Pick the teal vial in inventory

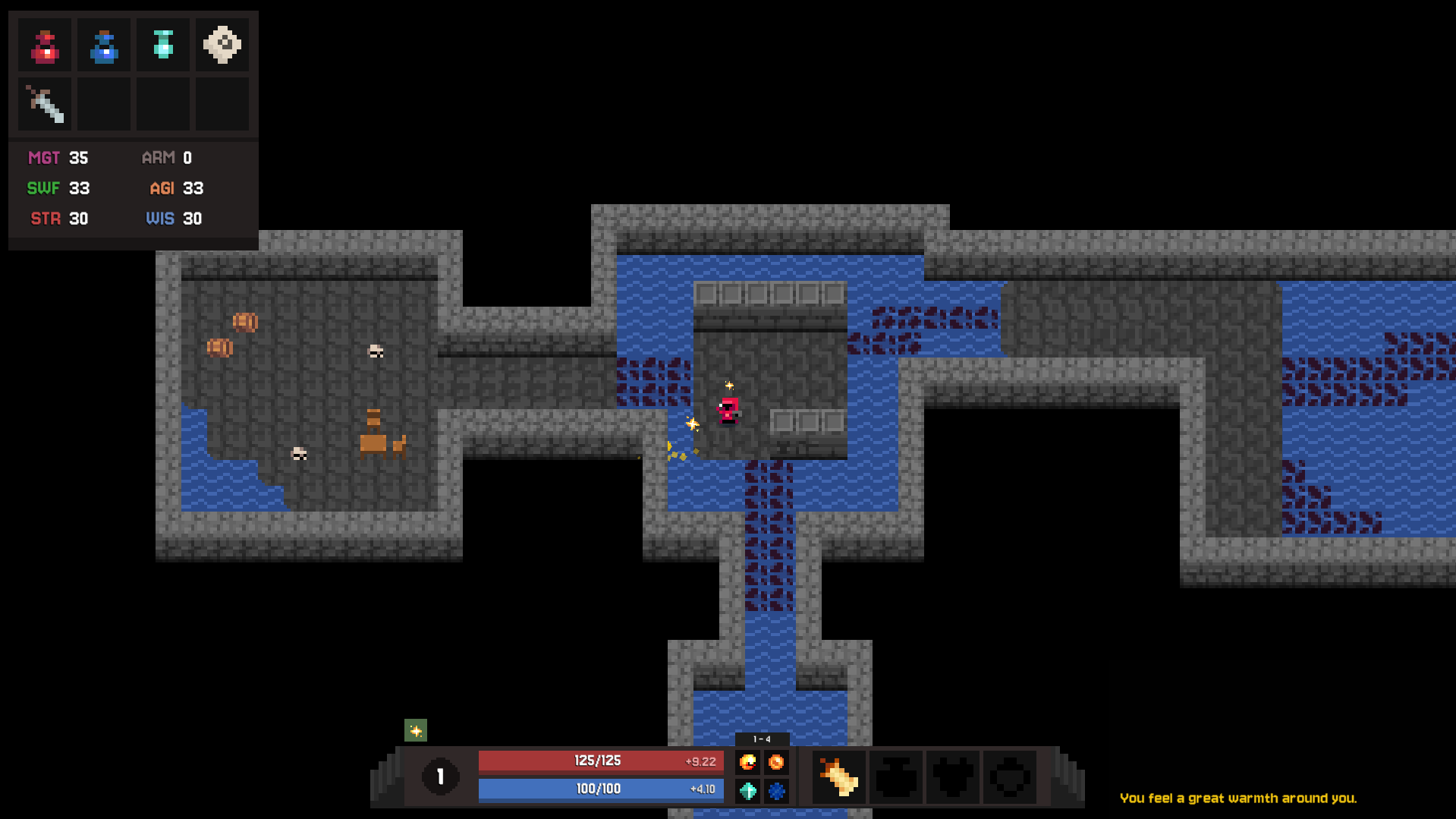pyautogui.click(x=163, y=46)
